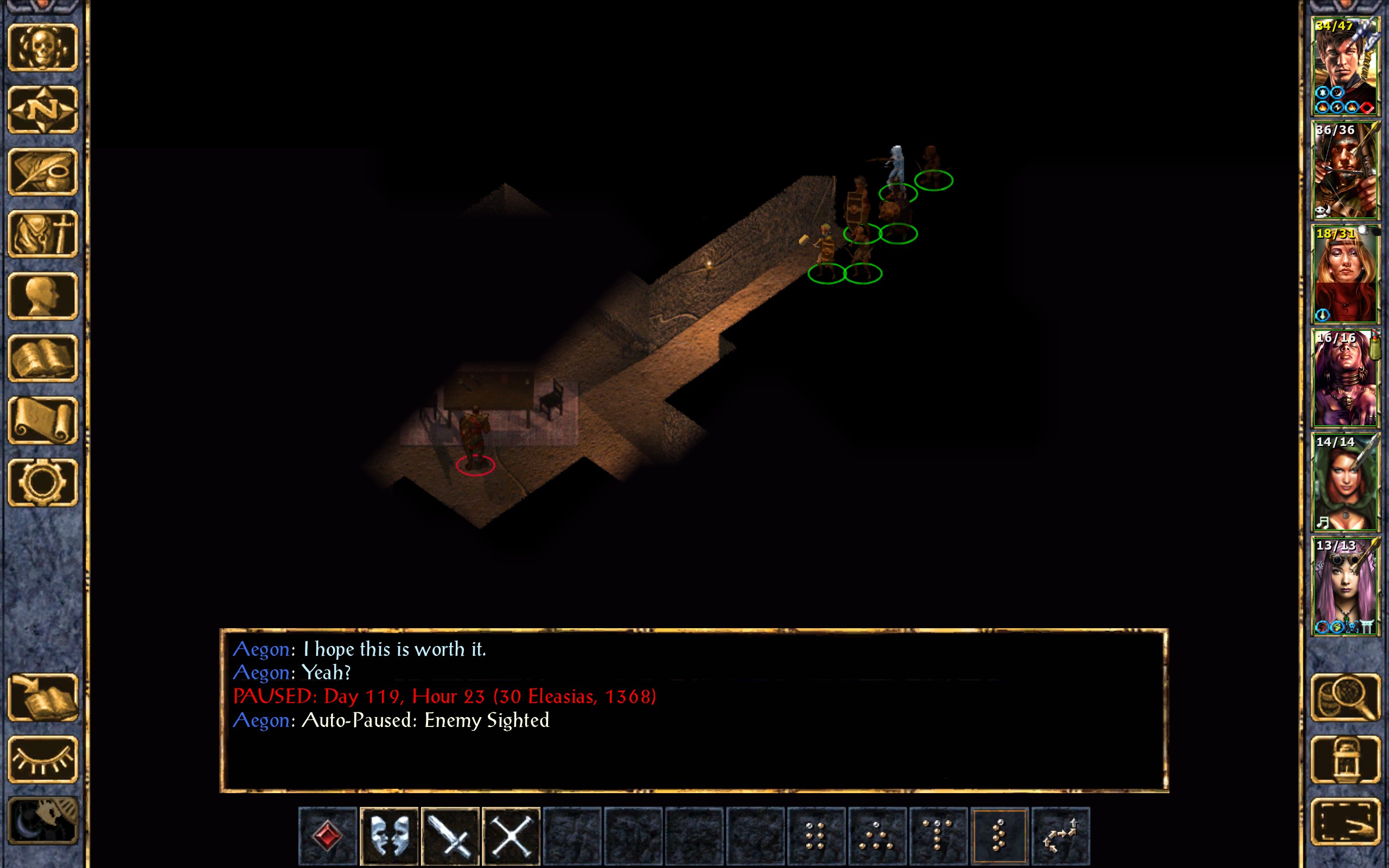Open the area map with compass icon
The height and width of the screenshot is (868, 1389).
43,109
